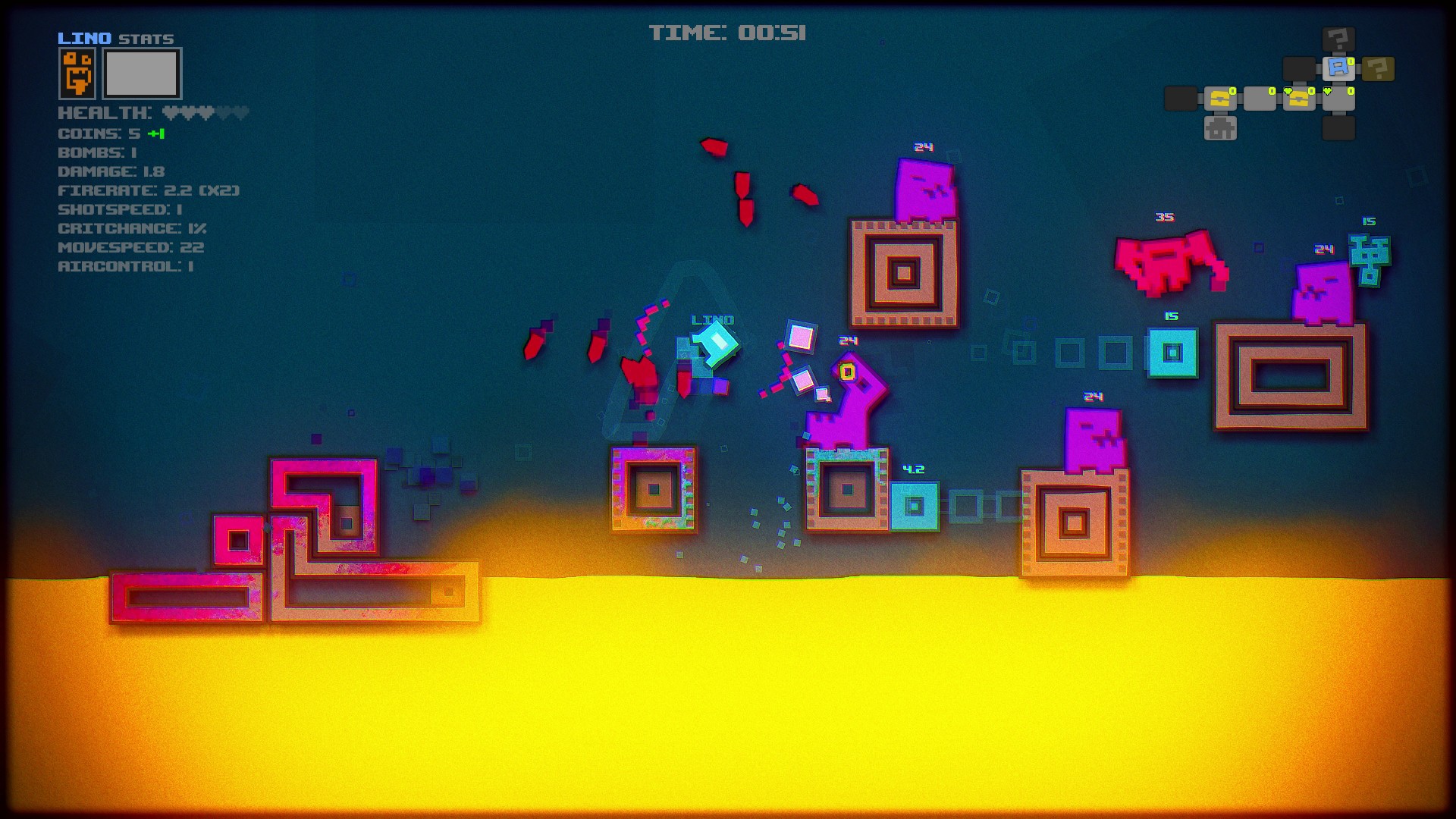Click the leftmost treasure chest room on the minimap
Screen dimensions: 1456x819
1221,99
